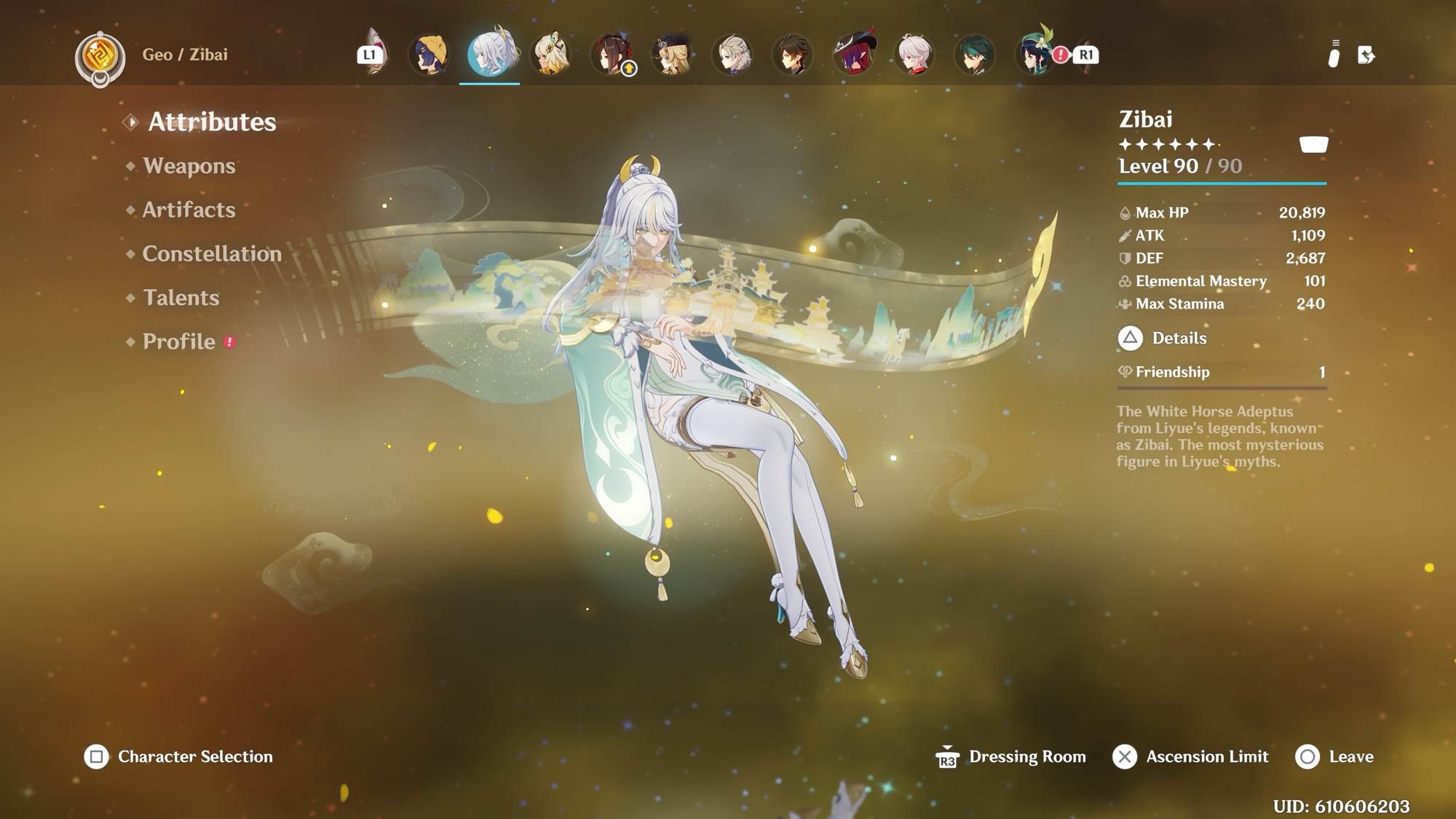Select the white-haired character in red outfit
Viewport: 1456px width, 819px height.
click(x=914, y=54)
